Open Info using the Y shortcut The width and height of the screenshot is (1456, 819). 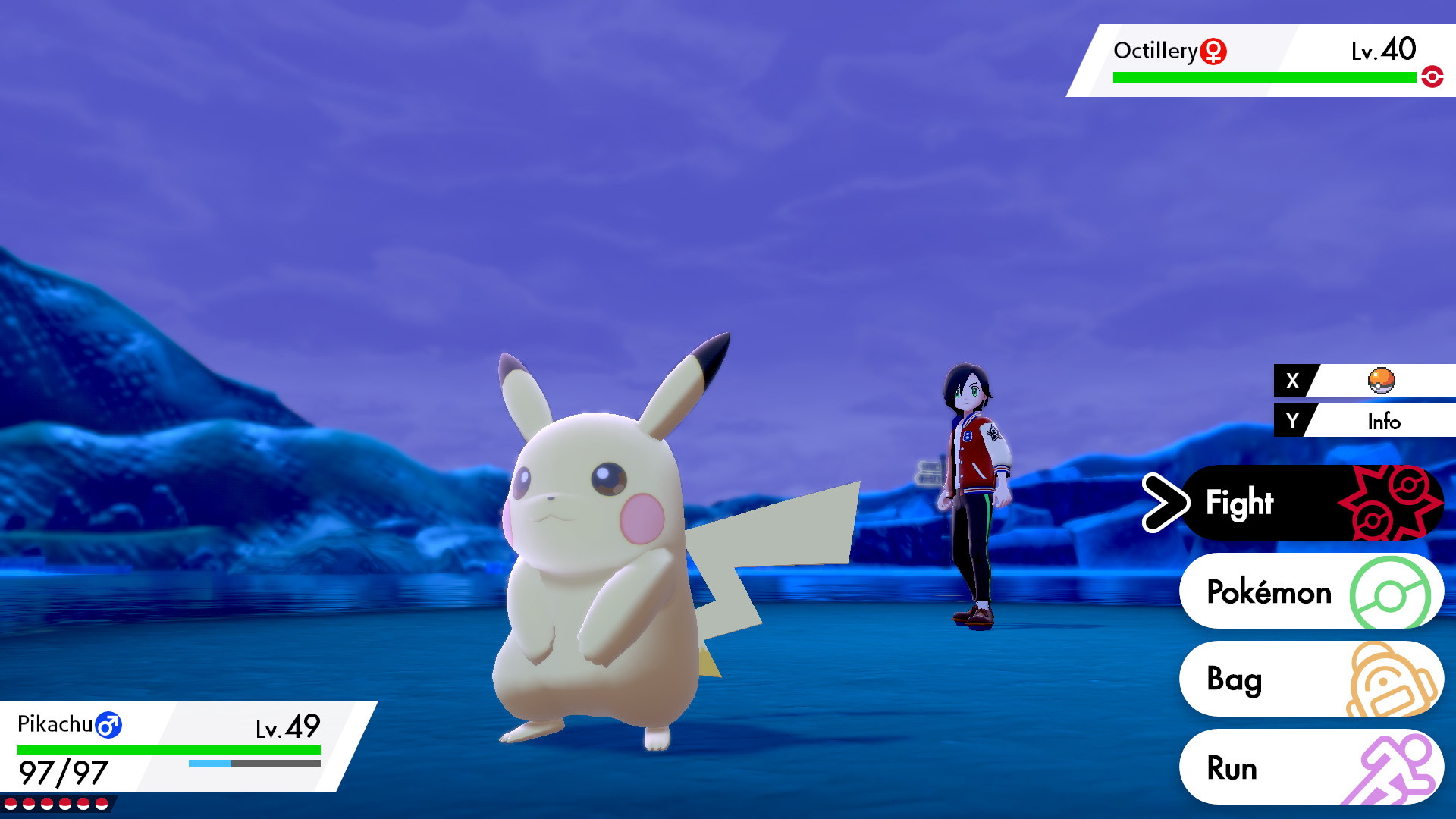pos(1383,422)
